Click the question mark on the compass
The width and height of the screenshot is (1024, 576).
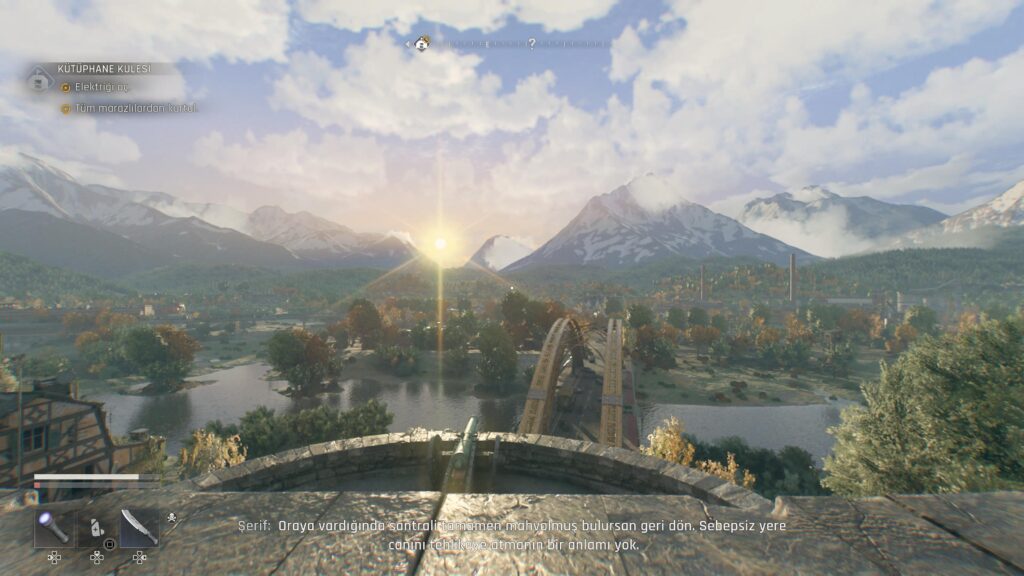(x=531, y=43)
